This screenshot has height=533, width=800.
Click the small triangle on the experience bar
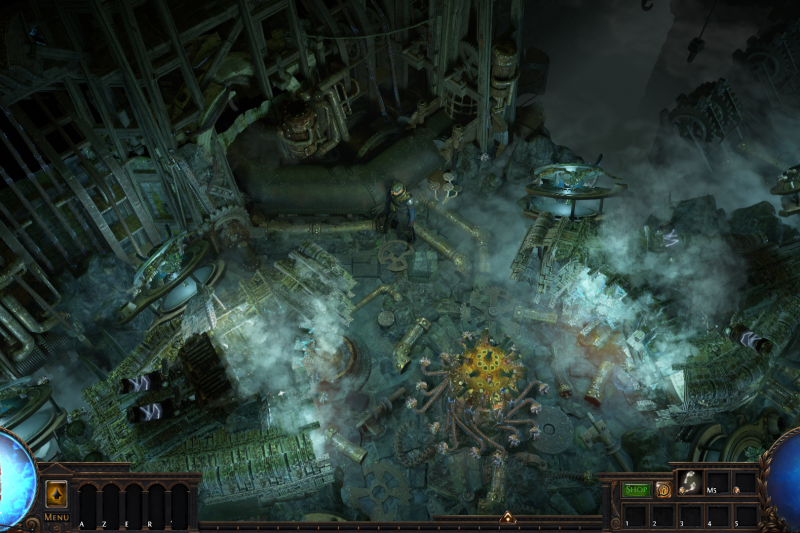(507, 518)
